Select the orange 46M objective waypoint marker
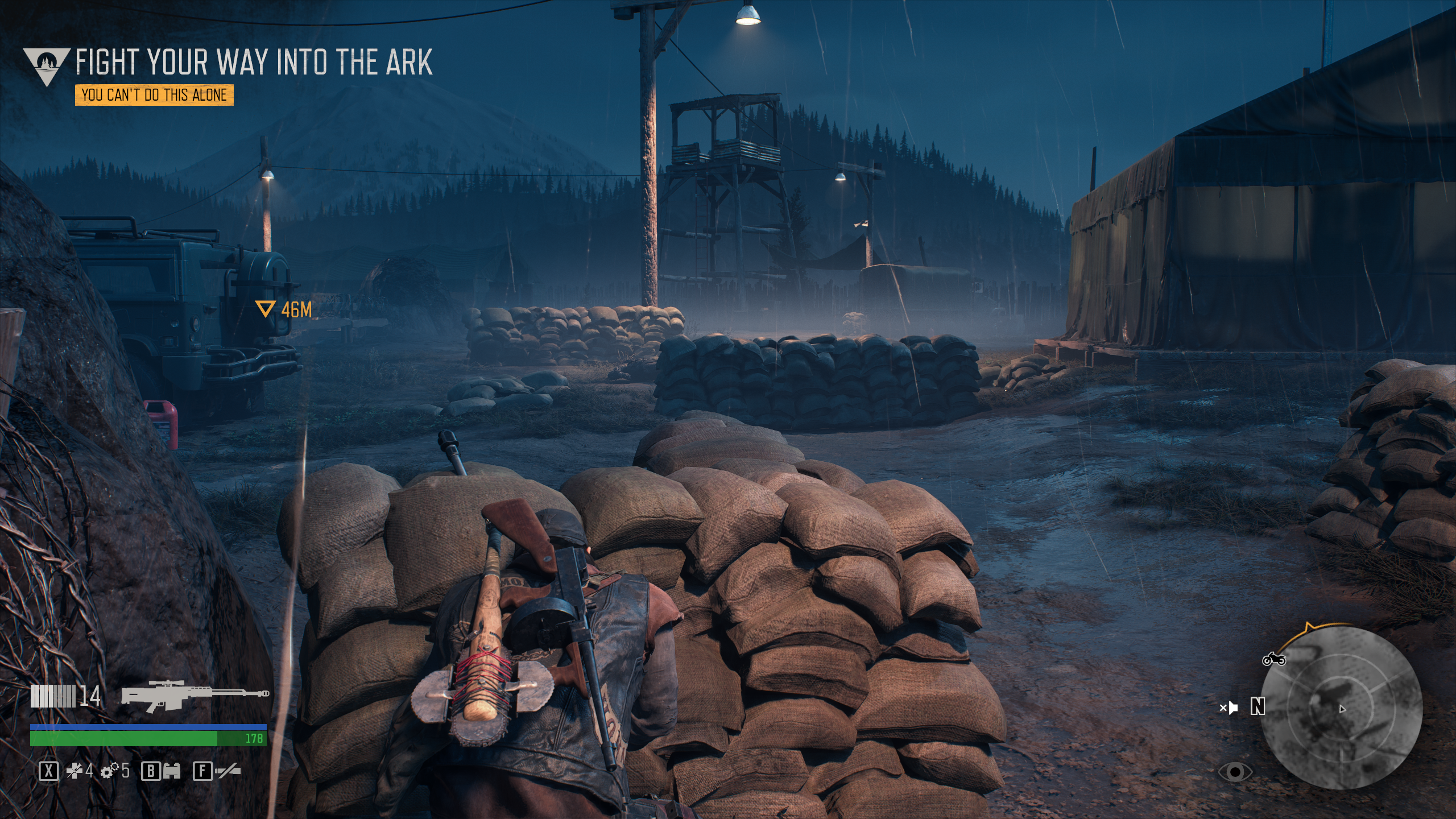 (x=264, y=309)
